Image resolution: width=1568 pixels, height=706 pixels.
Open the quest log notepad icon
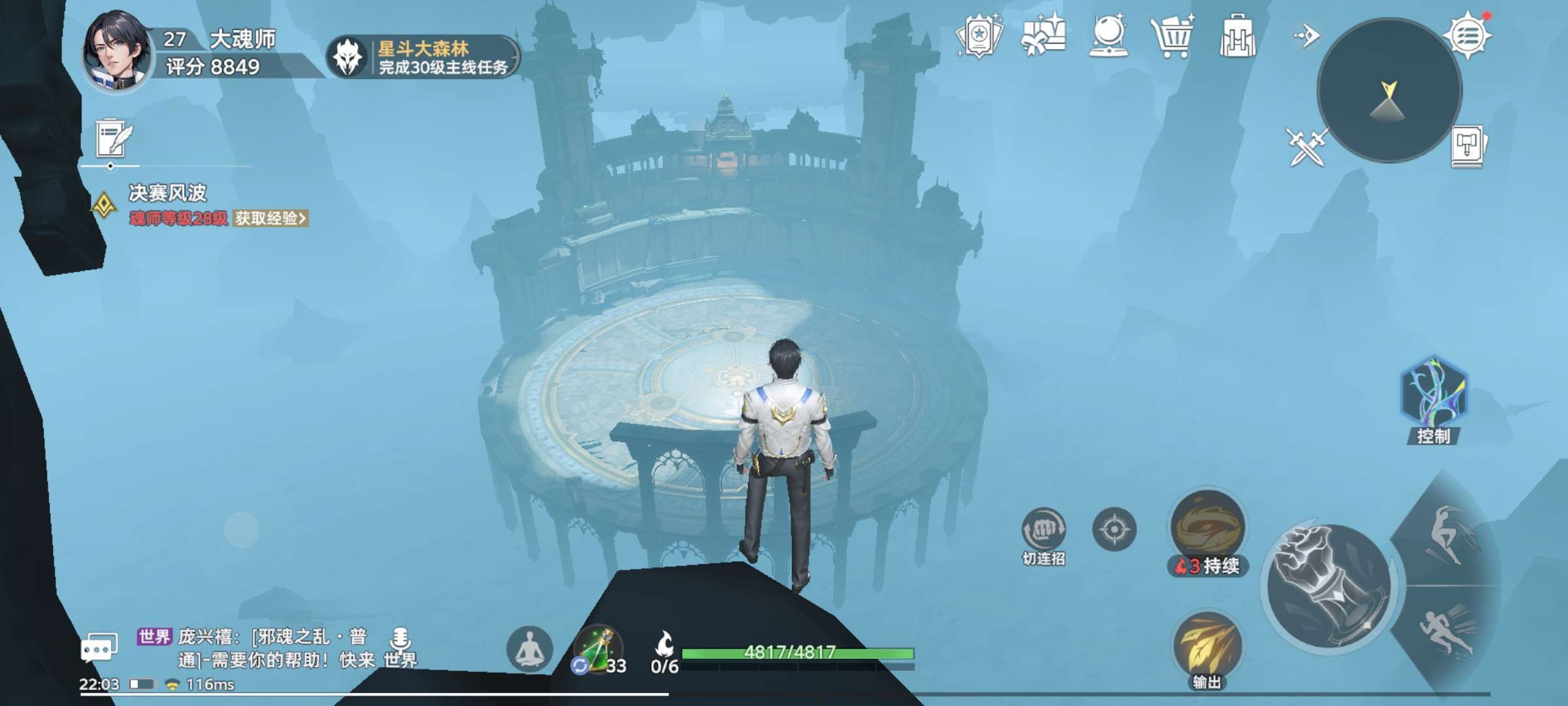point(114,138)
